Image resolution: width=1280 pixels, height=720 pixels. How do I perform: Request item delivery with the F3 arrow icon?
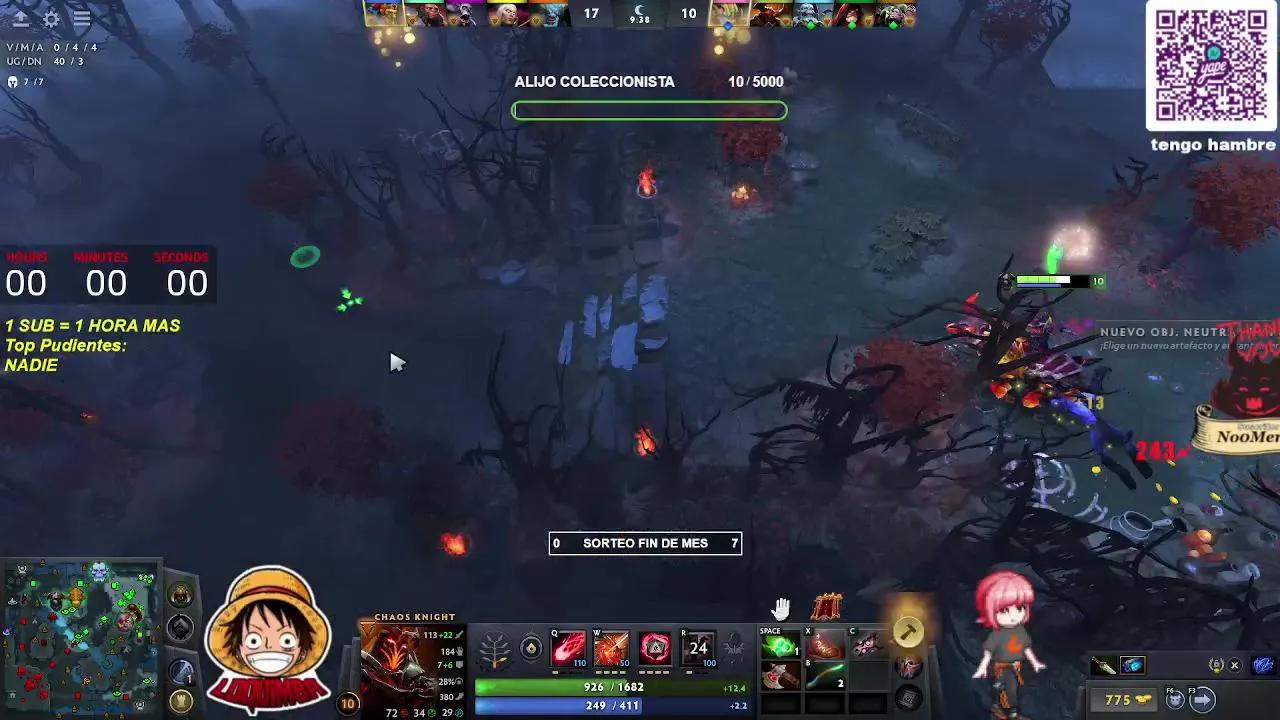pyautogui.click(x=1202, y=699)
